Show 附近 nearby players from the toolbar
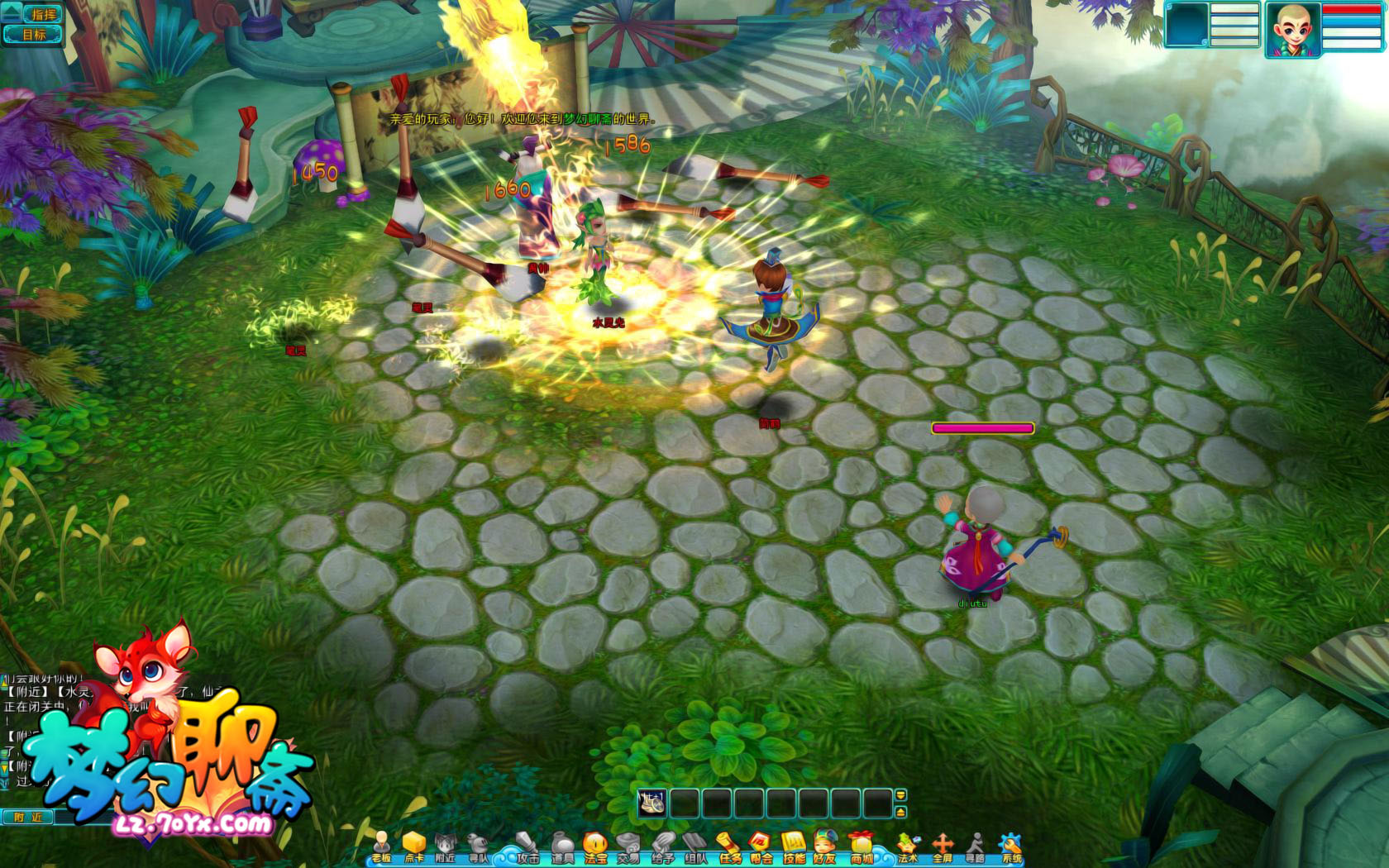This screenshot has height=868, width=1389. (x=446, y=847)
